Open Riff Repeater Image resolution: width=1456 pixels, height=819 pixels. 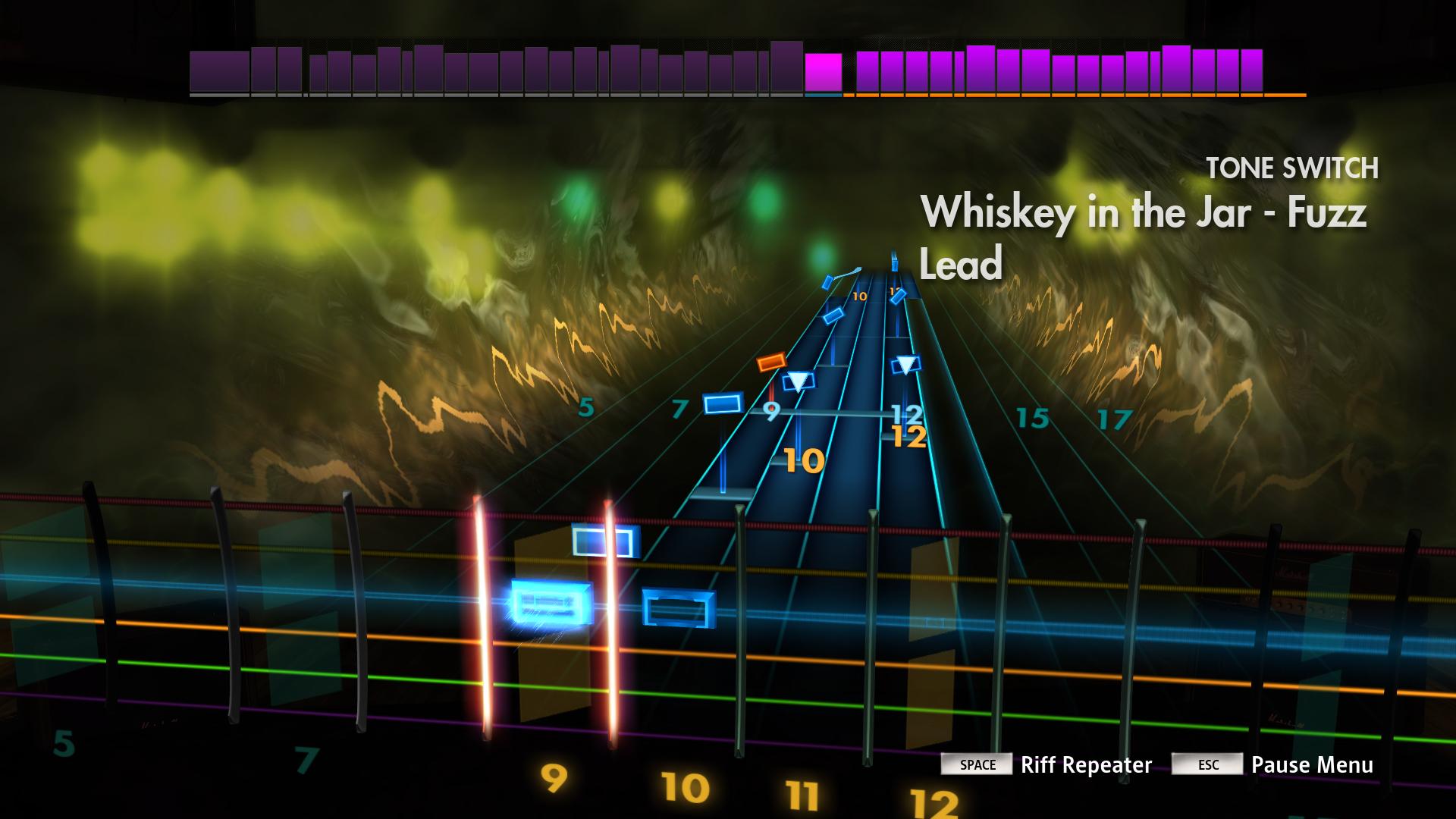(1087, 766)
